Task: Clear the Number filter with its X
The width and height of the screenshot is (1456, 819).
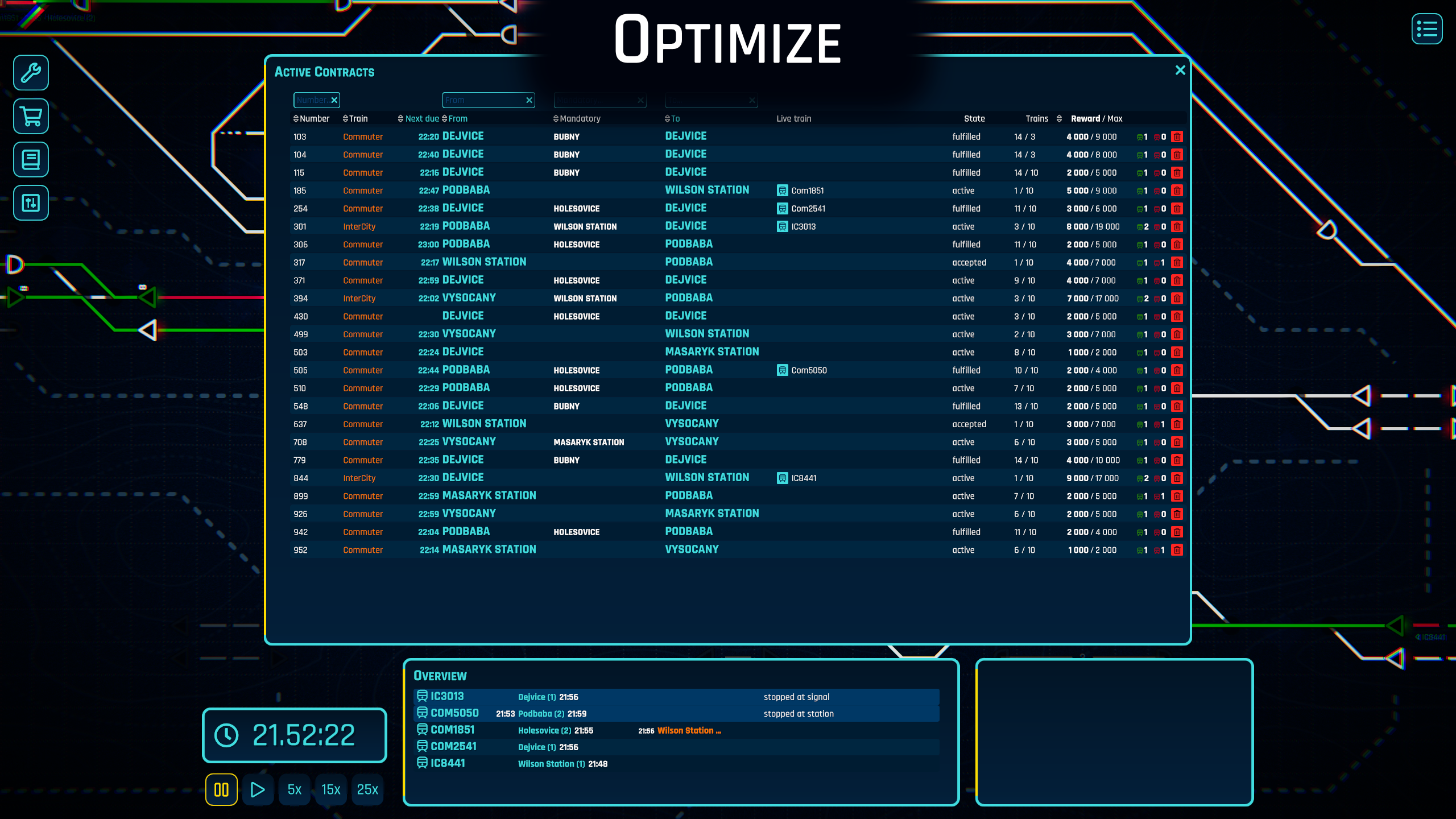Action: coord(335,100)
